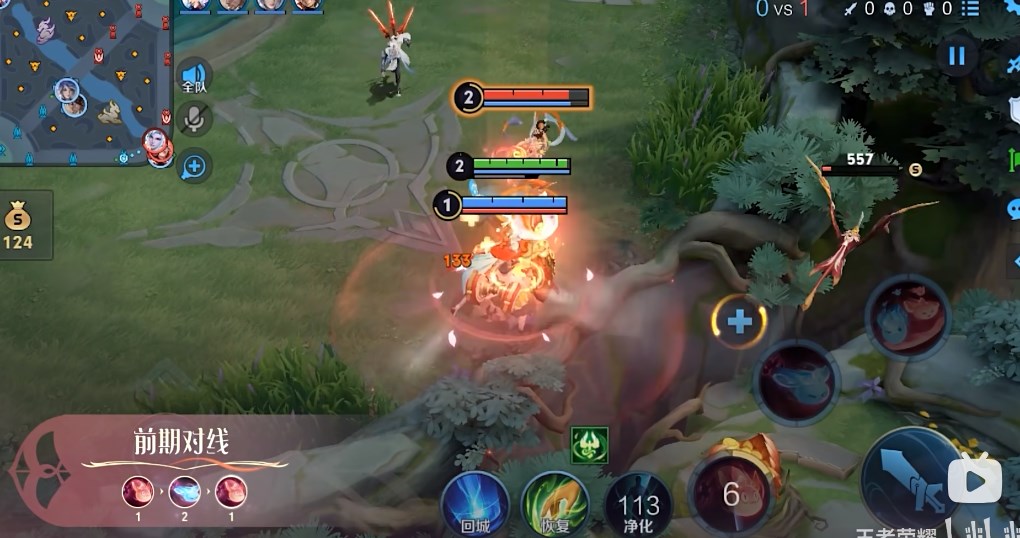Use the 恢复 restore skill
The image size is (1020, 538).
click(x=554, y=503)
